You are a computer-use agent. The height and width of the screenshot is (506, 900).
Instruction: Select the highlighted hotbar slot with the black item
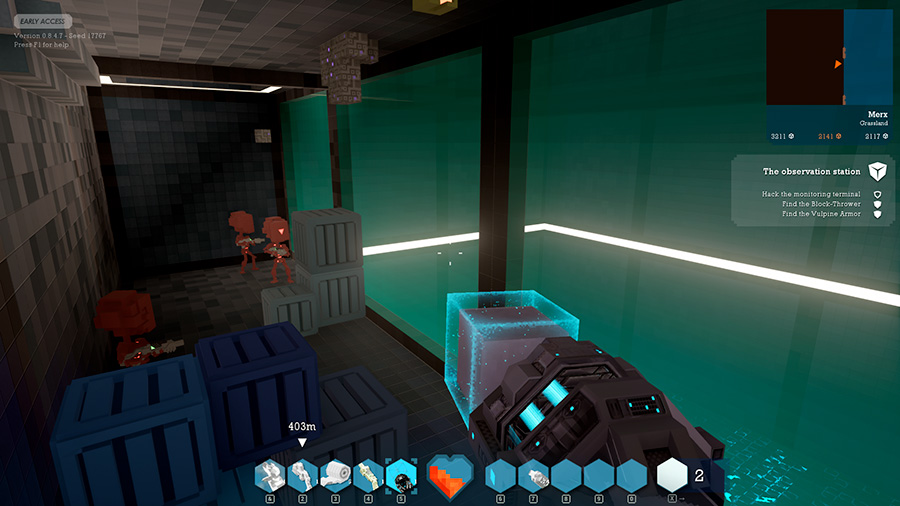401,474
